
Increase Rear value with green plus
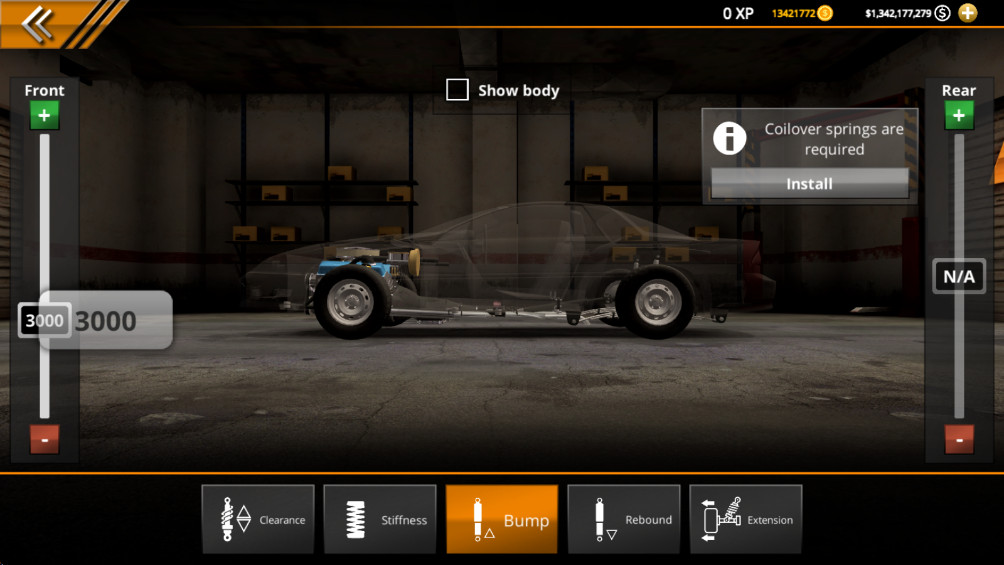coord(959,116)
